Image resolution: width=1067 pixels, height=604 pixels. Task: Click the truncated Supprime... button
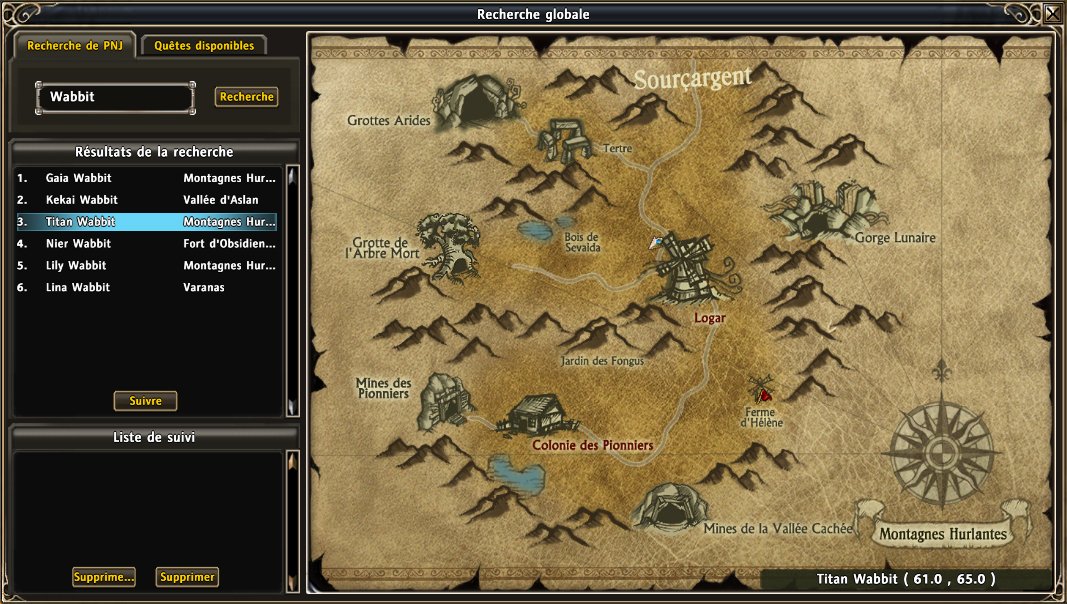[x=104, y=577]
